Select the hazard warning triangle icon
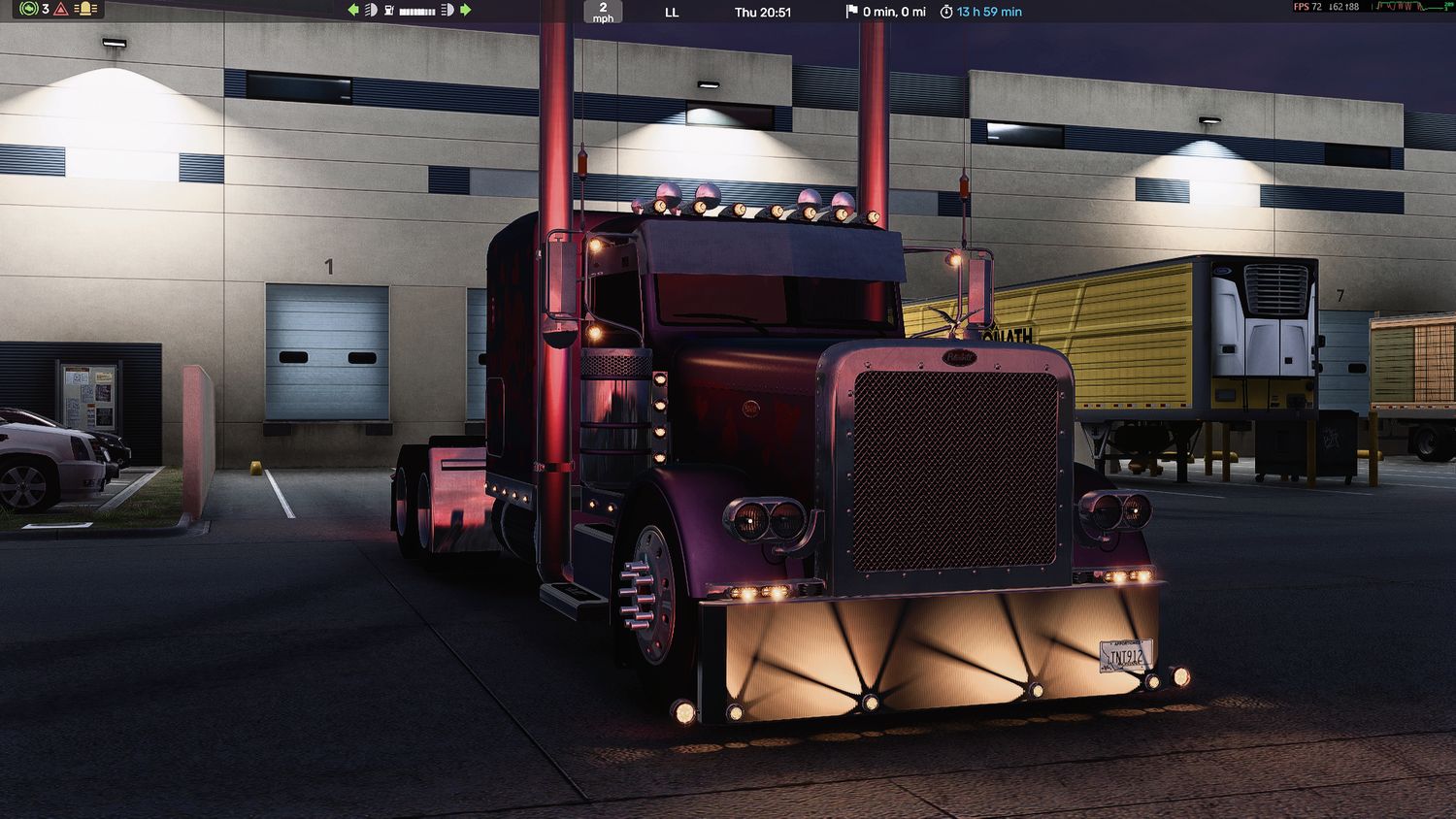Image resolution: width=1456 pixels, height=819 pixels. point(60,9)
